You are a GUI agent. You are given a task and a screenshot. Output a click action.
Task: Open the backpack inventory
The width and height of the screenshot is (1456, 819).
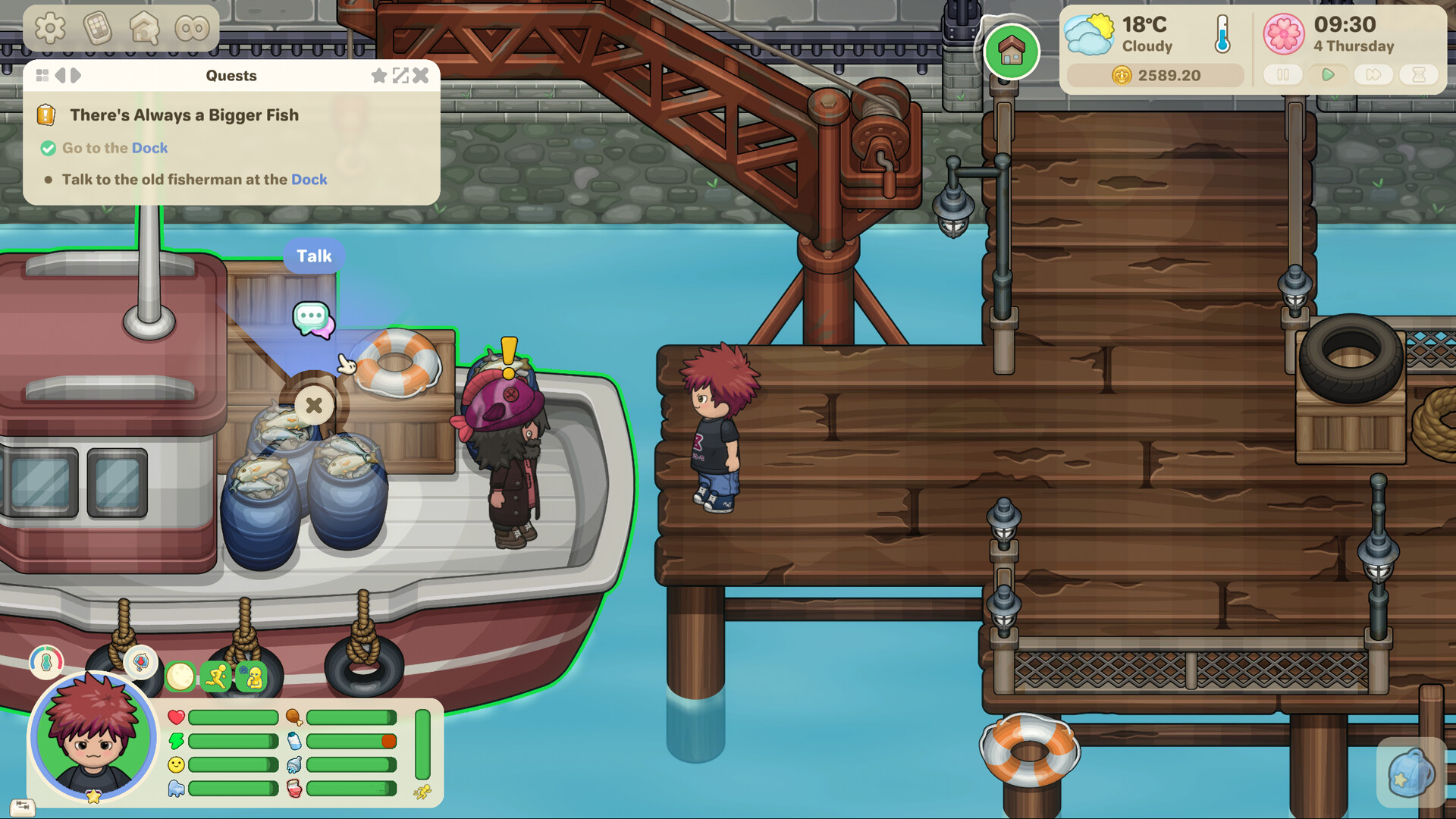tap(1410, 773)
